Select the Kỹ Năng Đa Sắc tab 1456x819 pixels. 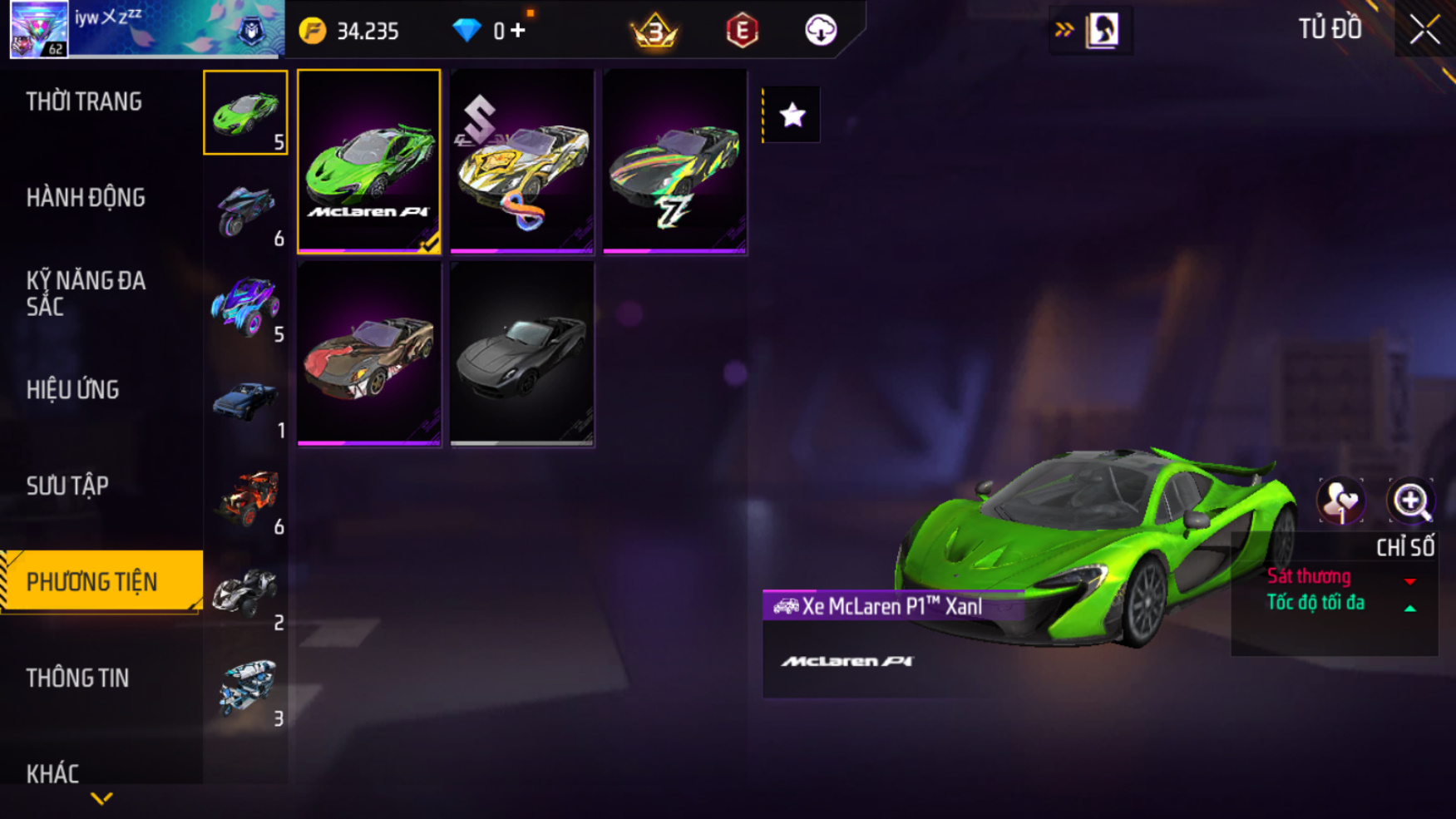86,294
